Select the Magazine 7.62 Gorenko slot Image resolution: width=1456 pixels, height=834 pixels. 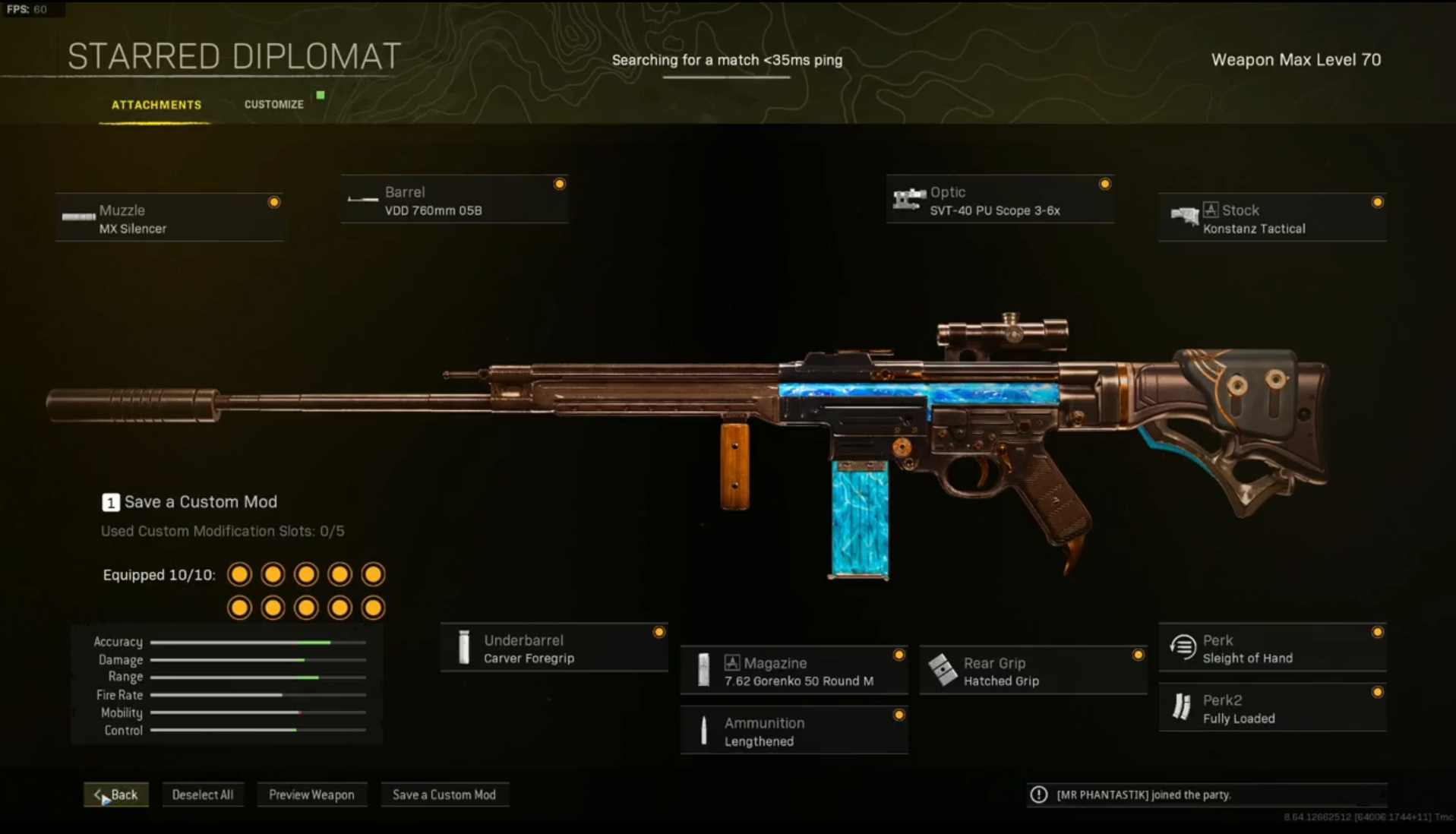[x=794, y=671]
